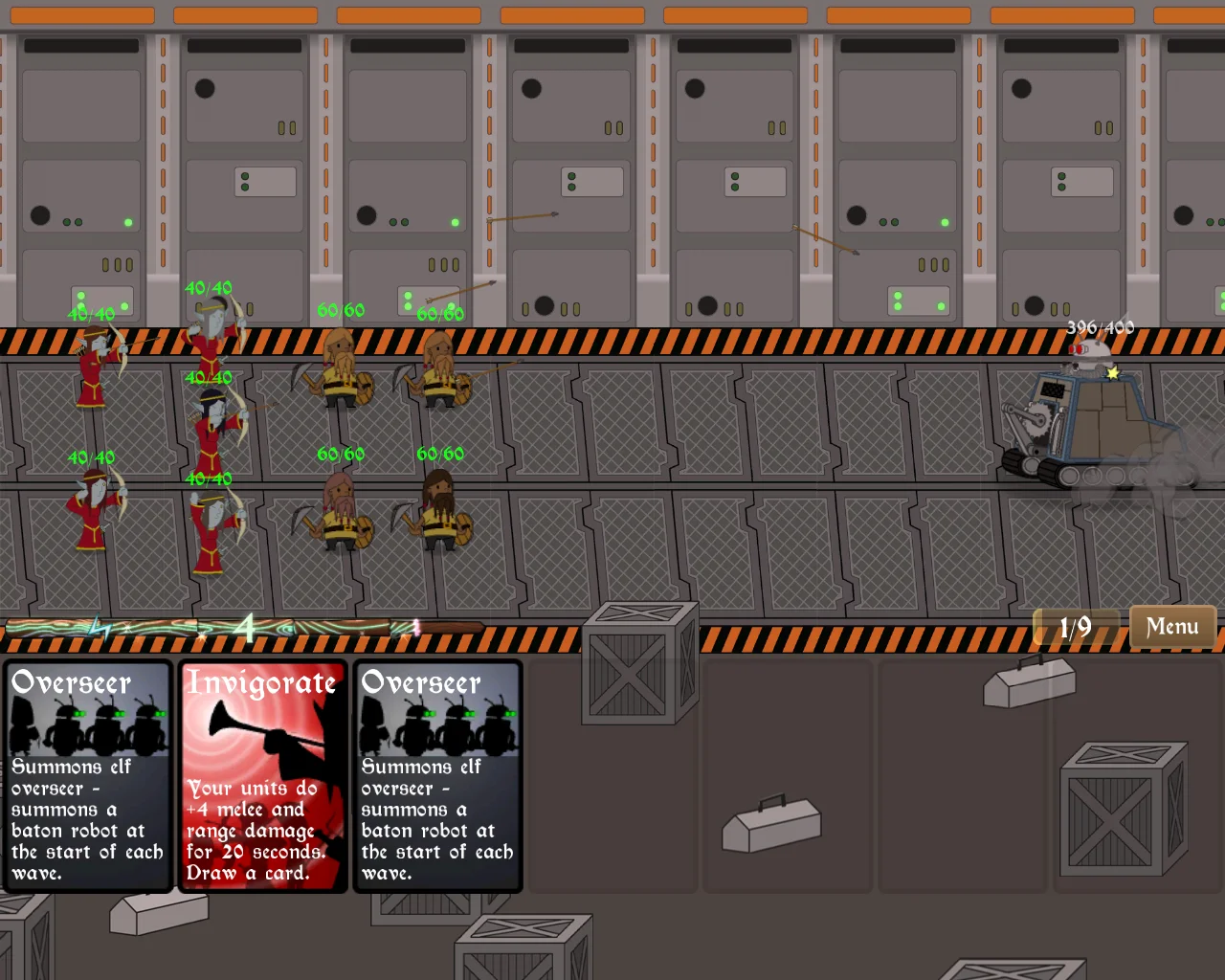Click the toolbox in the center storage area
1225x980 pixels.
click(x=770, y=825)
